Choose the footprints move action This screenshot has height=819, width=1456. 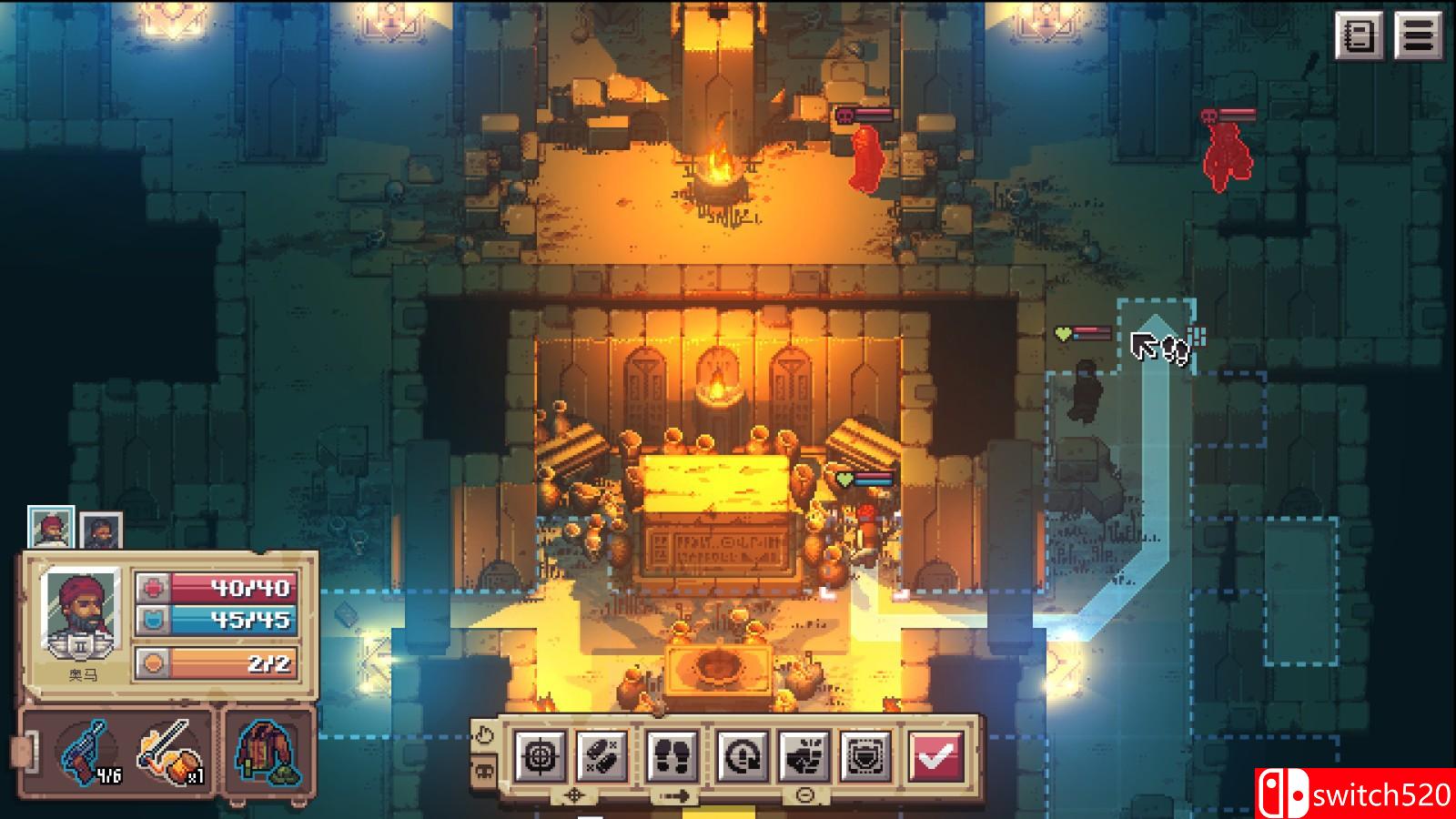tap(672, 755)
